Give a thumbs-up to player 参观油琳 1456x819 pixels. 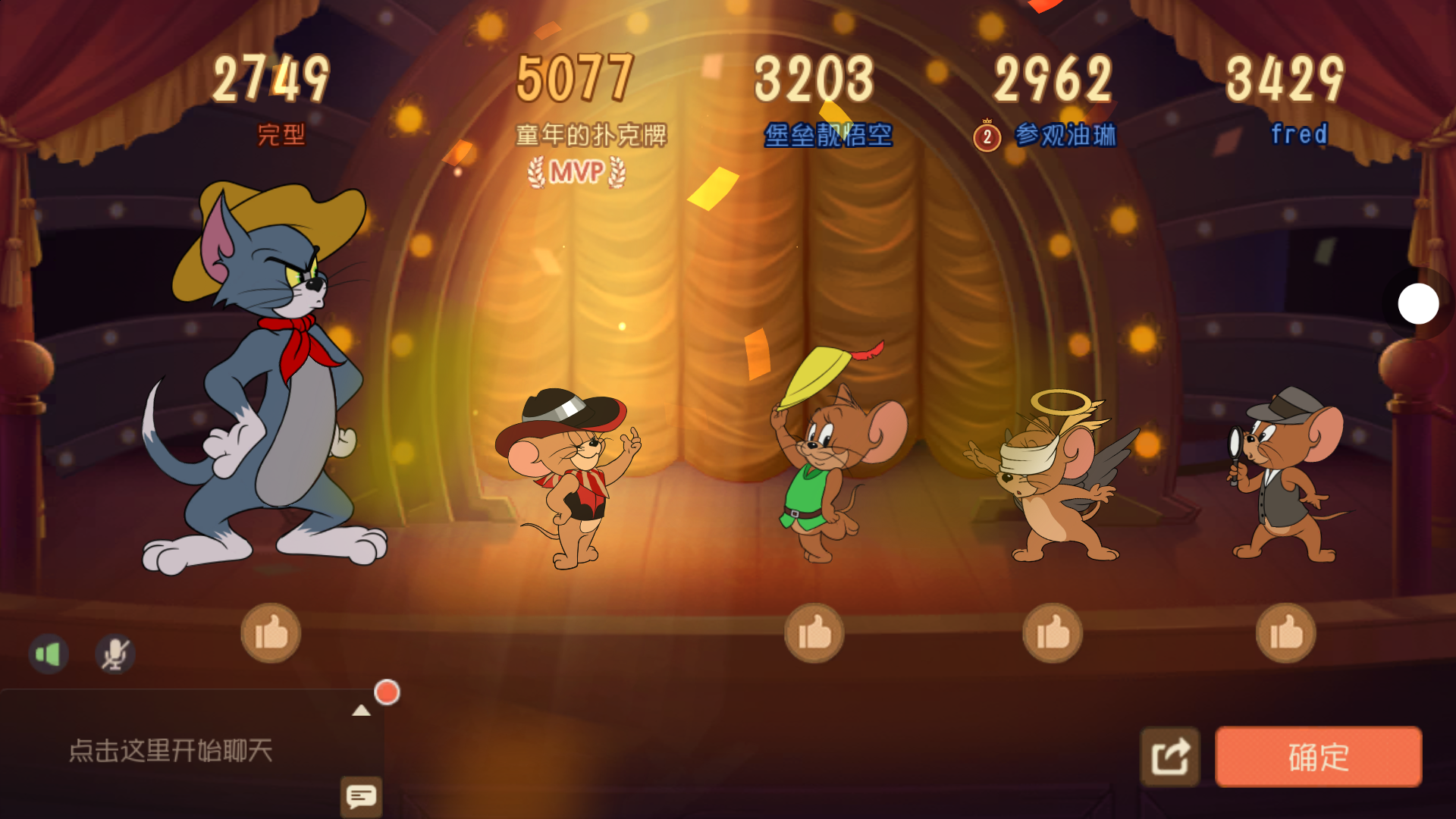click(1053, 632)
